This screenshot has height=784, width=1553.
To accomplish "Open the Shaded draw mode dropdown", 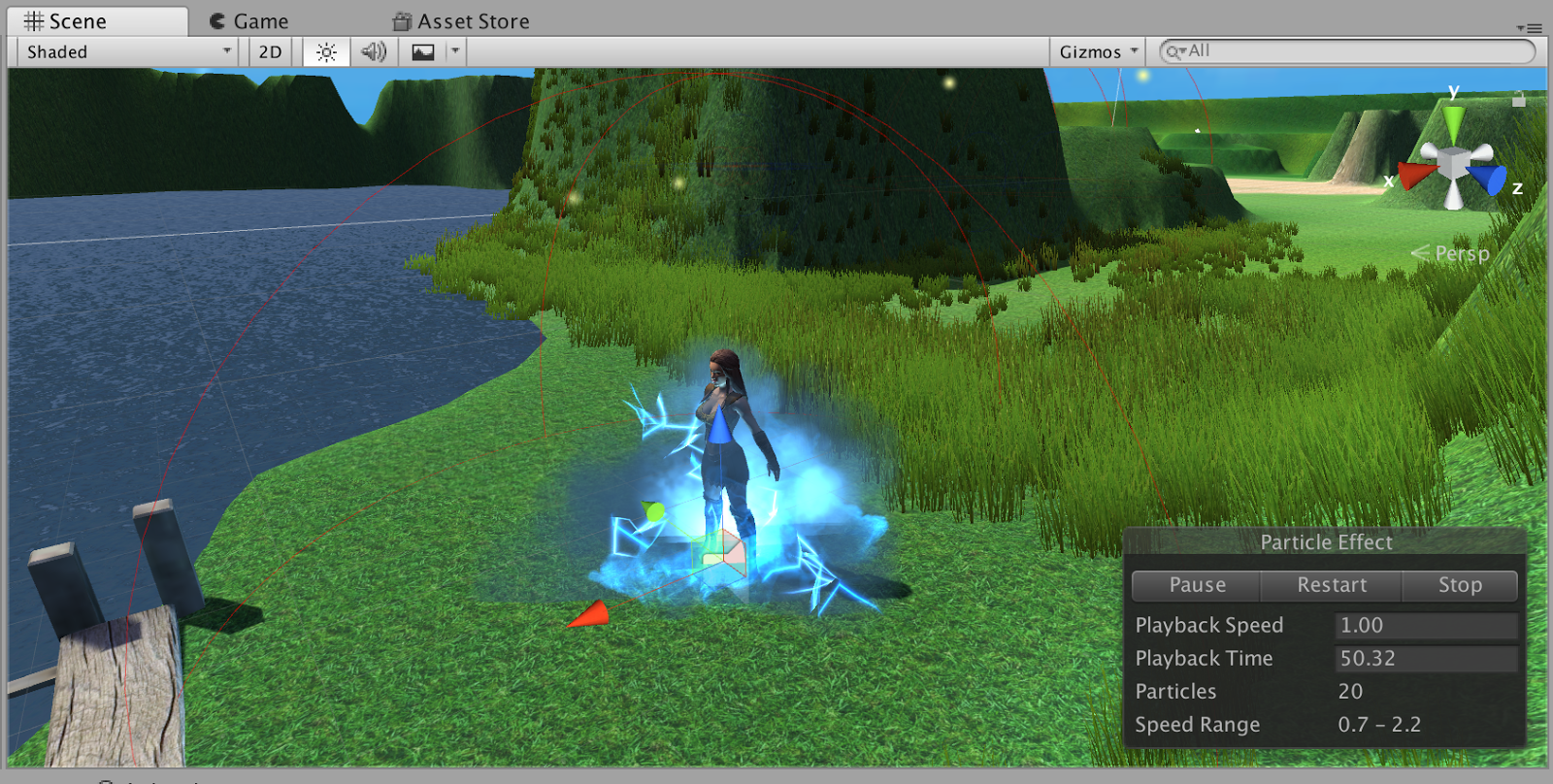I will (126, 51).
